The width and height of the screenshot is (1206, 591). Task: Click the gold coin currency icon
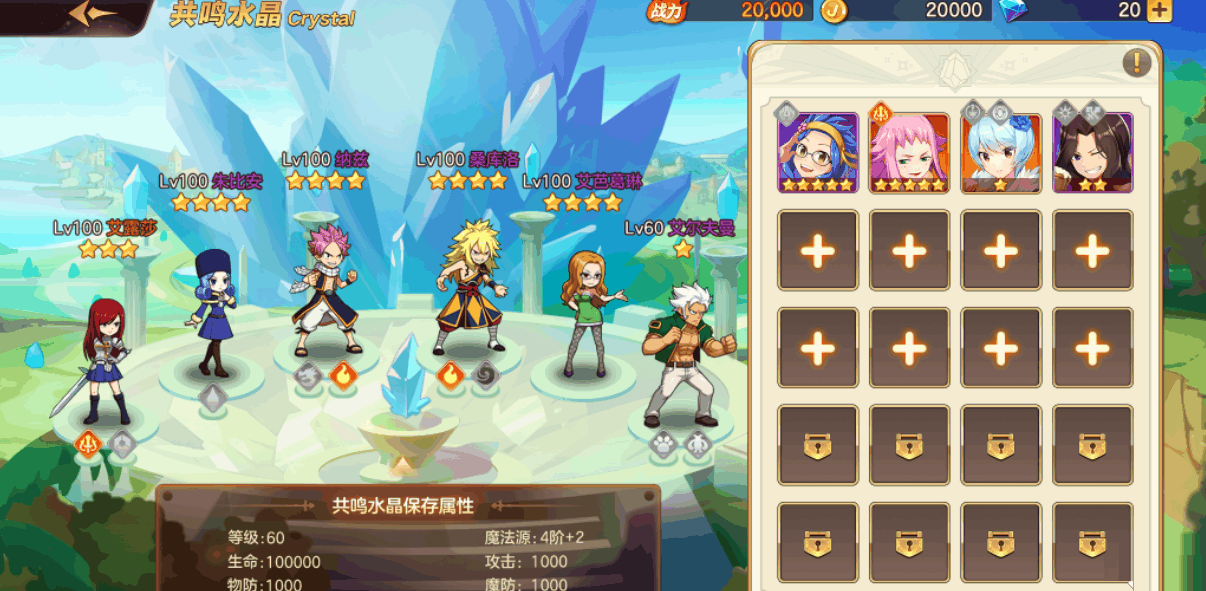[833, 11]
